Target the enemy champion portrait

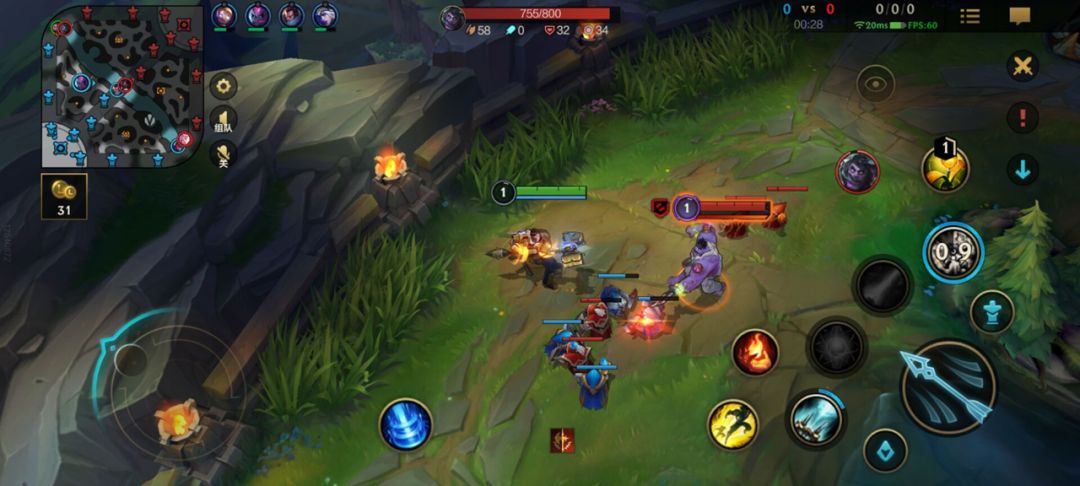coord(857,171)
